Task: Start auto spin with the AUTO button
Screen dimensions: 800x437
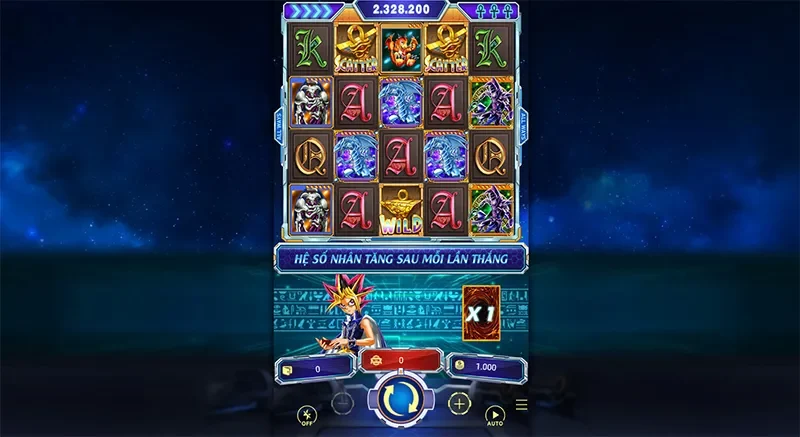Action: [x=494, y=414]
